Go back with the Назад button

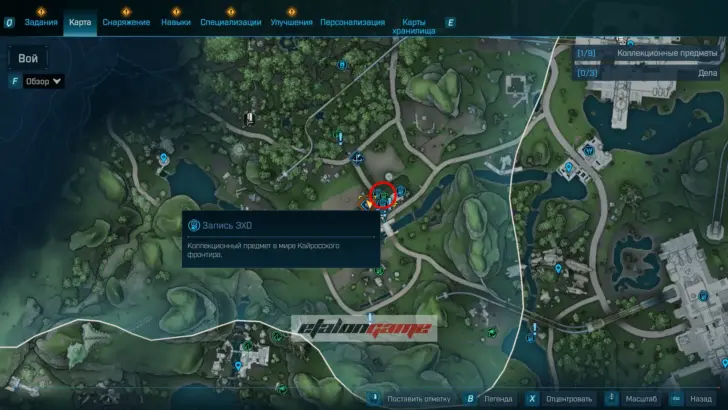[x=700, y=398]
